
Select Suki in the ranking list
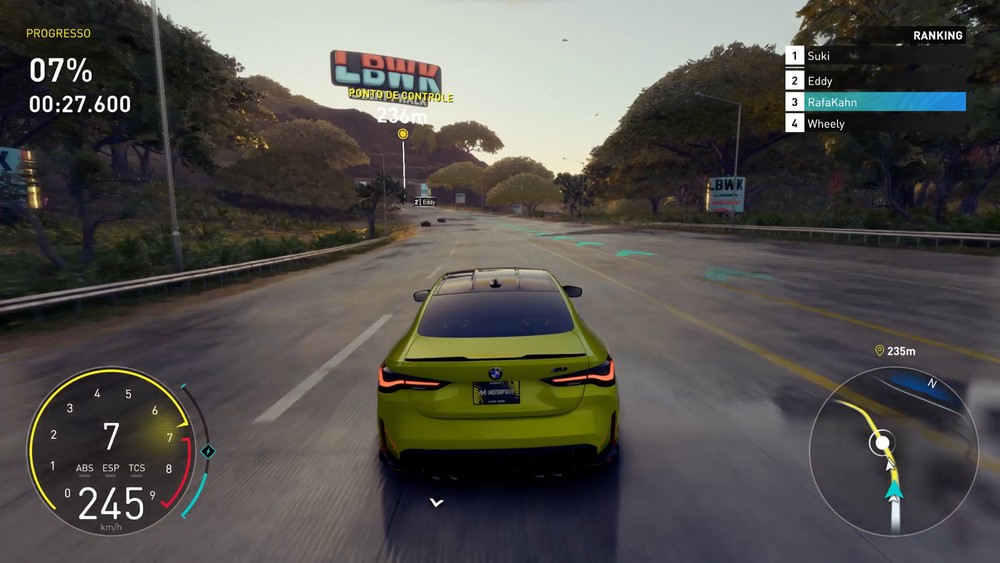point(875,57)
